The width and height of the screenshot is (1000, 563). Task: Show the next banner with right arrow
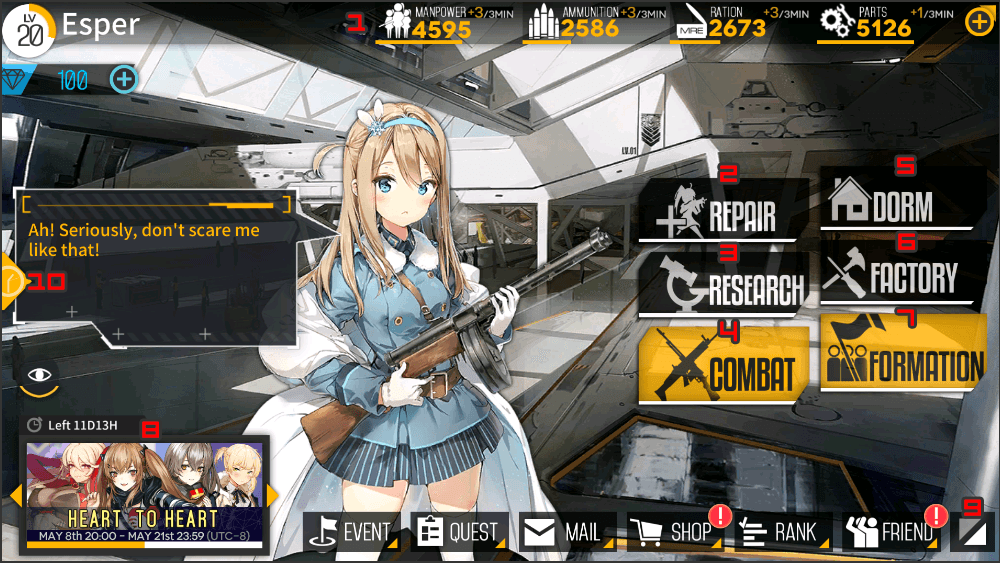272,496
